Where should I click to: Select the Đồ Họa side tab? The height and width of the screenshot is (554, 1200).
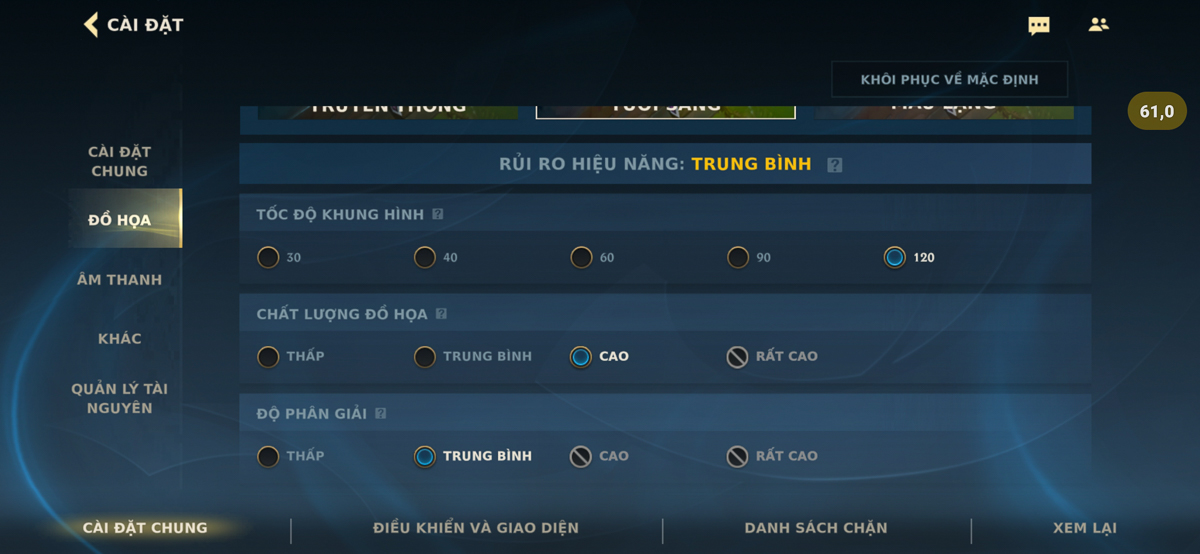[120, 220]
